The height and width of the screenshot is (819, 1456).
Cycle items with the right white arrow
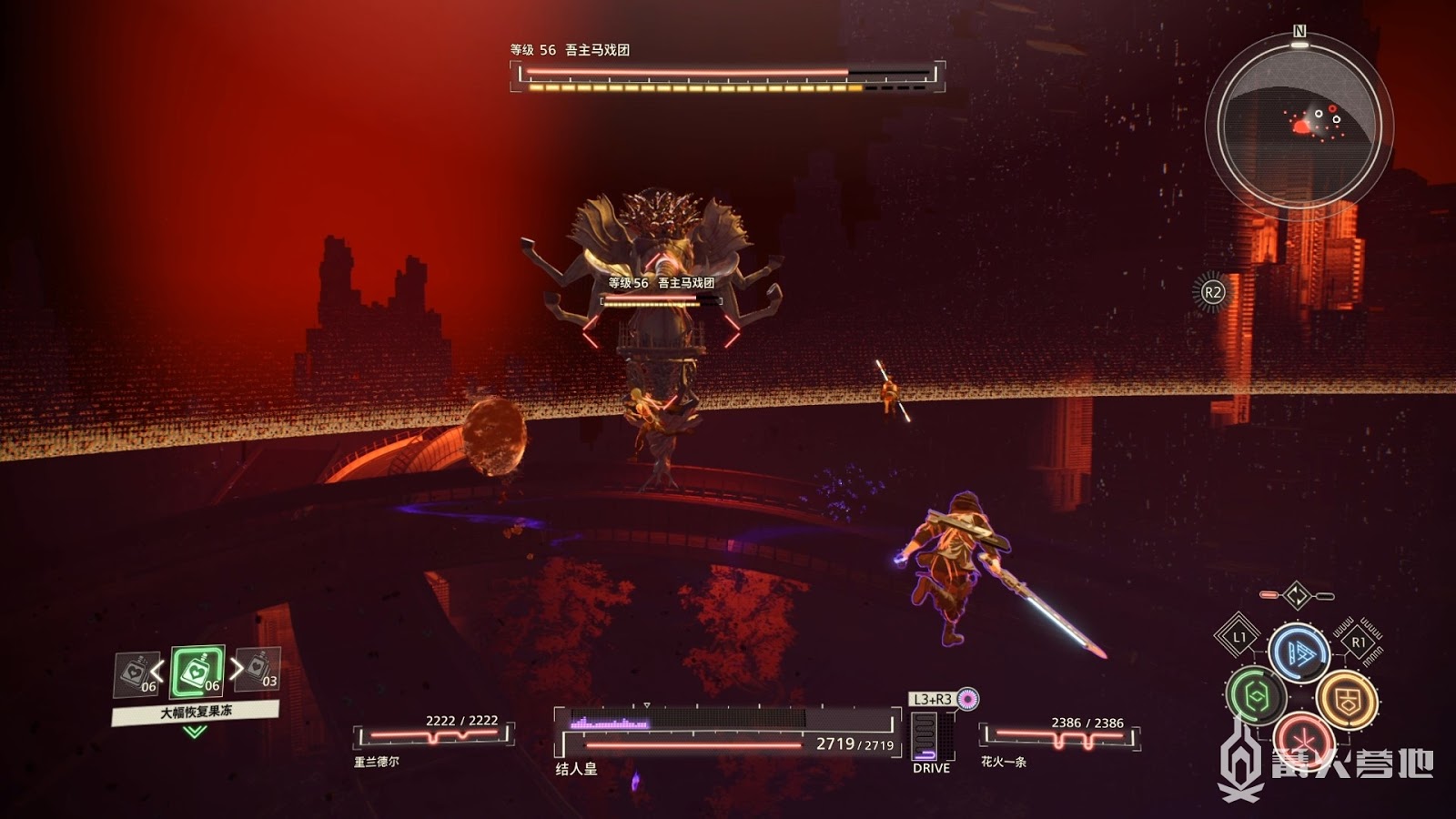(x=236, y=669)
